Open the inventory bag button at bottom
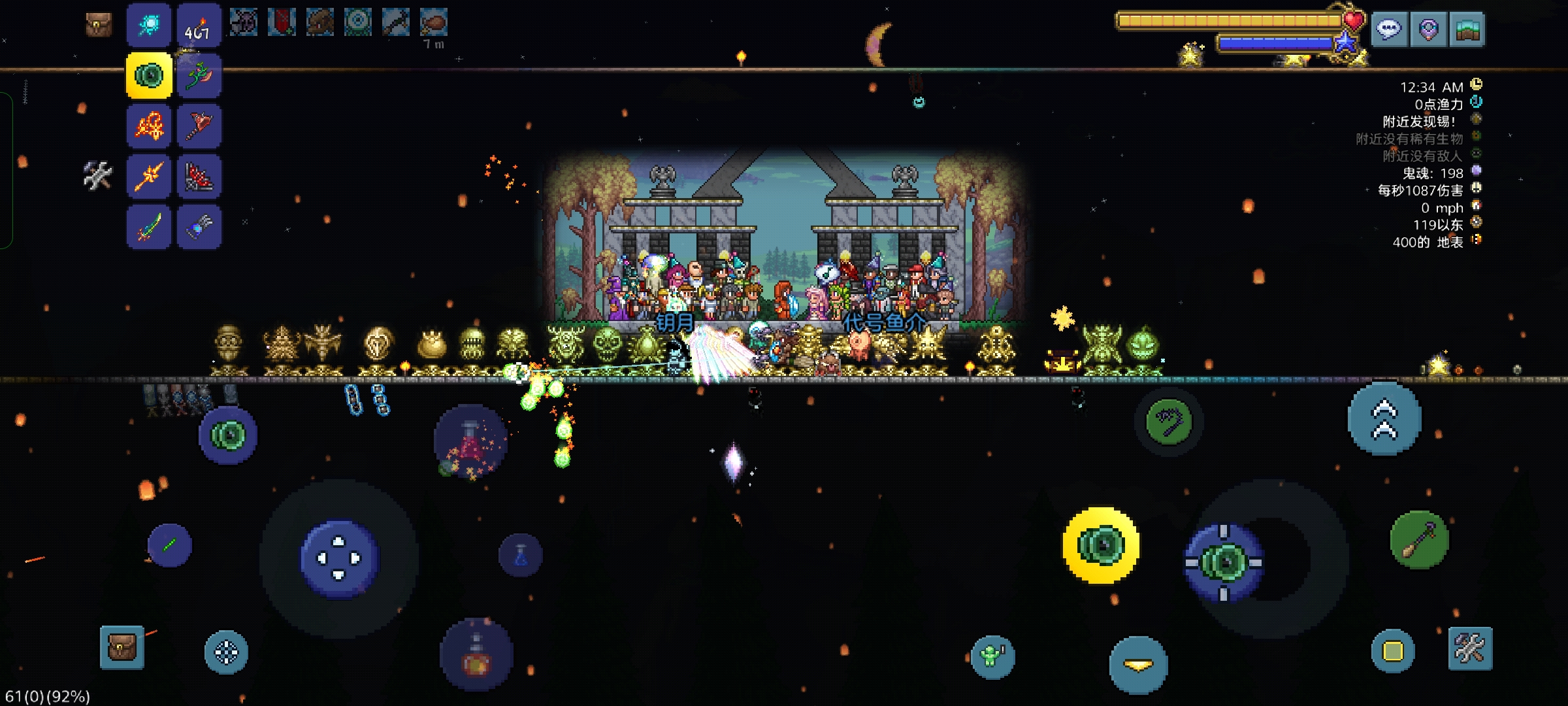This screenshot has height=706, width=1568. 122,647
